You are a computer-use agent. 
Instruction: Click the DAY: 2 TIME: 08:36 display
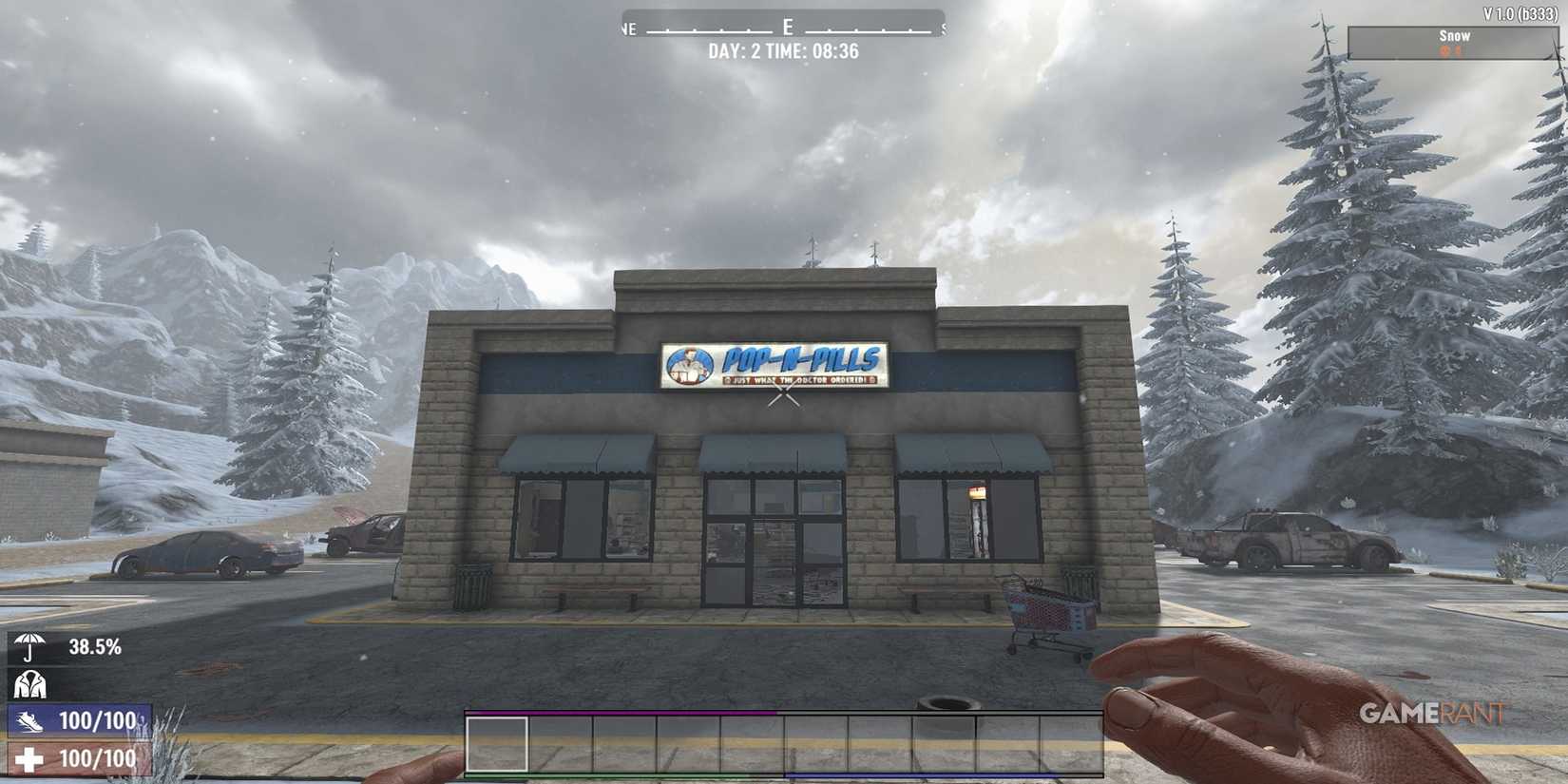click(x=783, y=50)
